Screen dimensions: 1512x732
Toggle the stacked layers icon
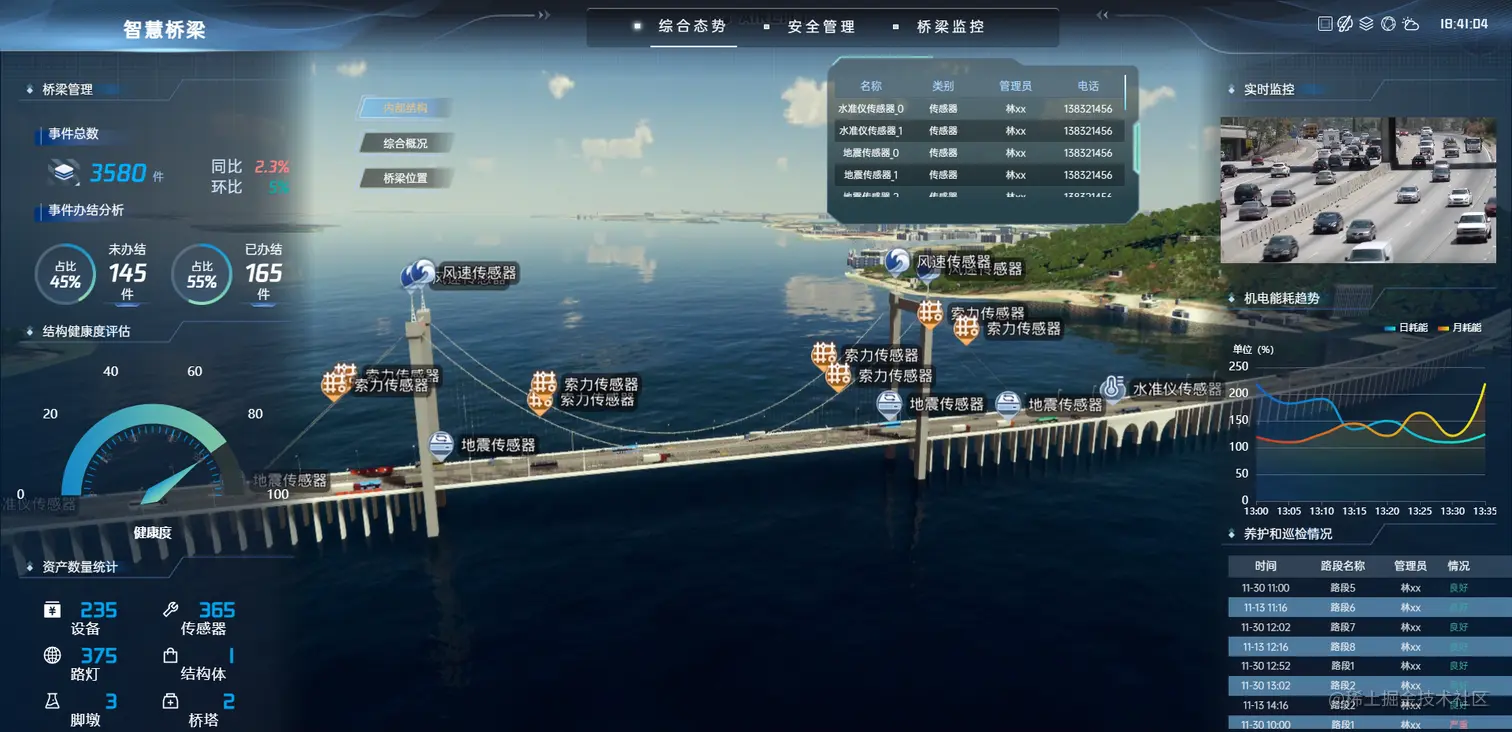click(1366, 24)
